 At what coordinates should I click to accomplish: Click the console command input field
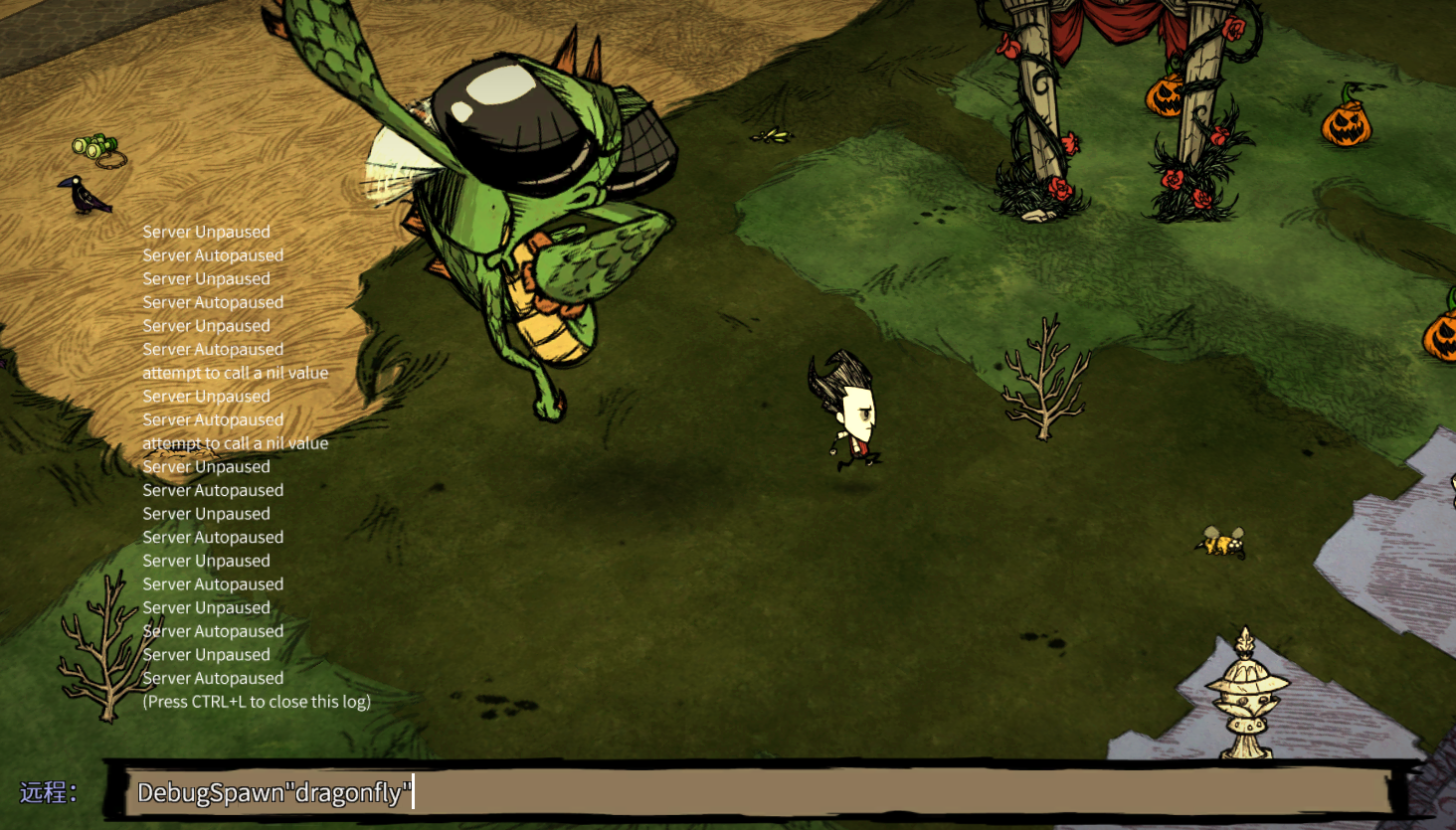756,792
